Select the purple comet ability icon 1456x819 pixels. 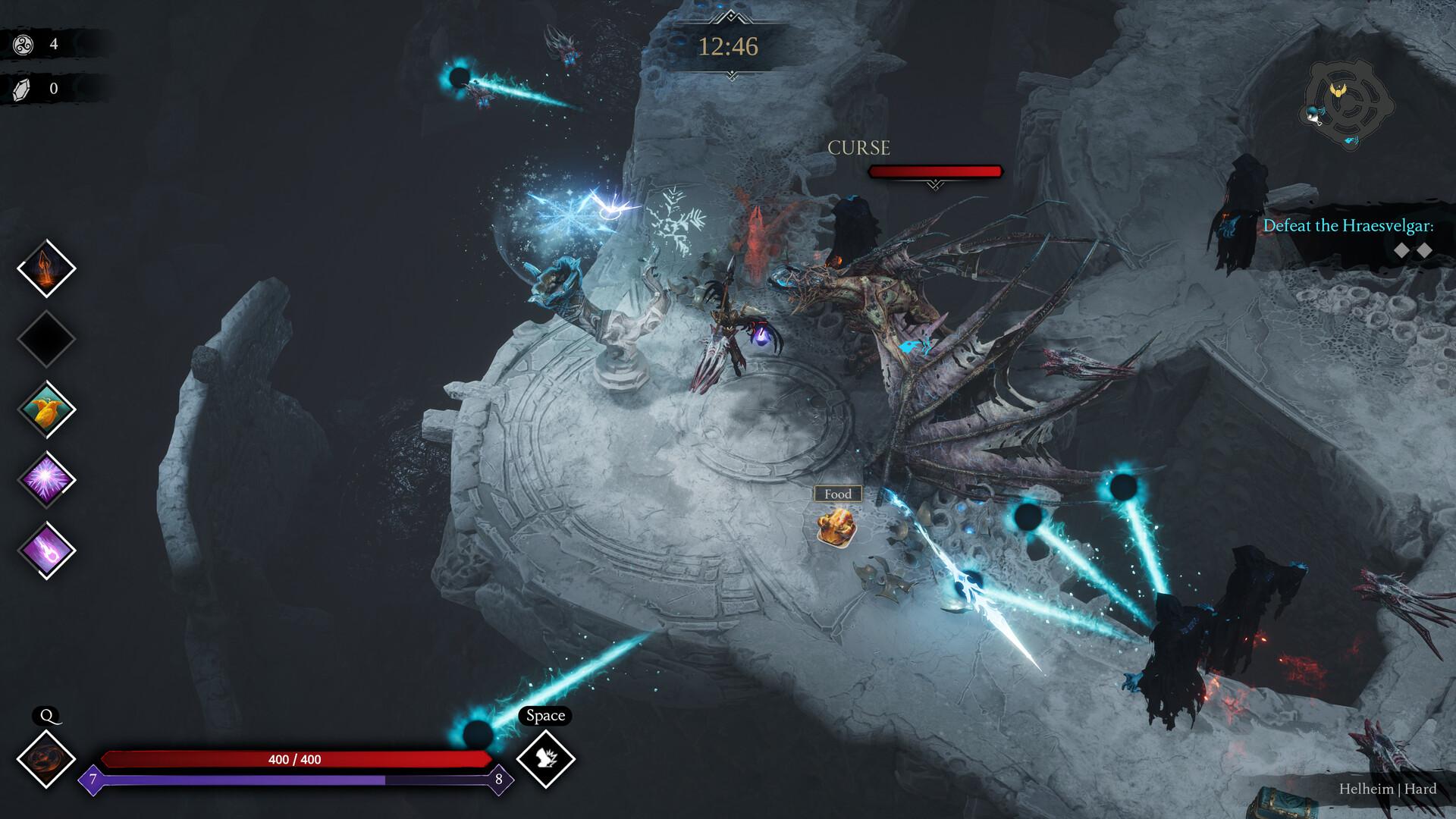[45, 548]
